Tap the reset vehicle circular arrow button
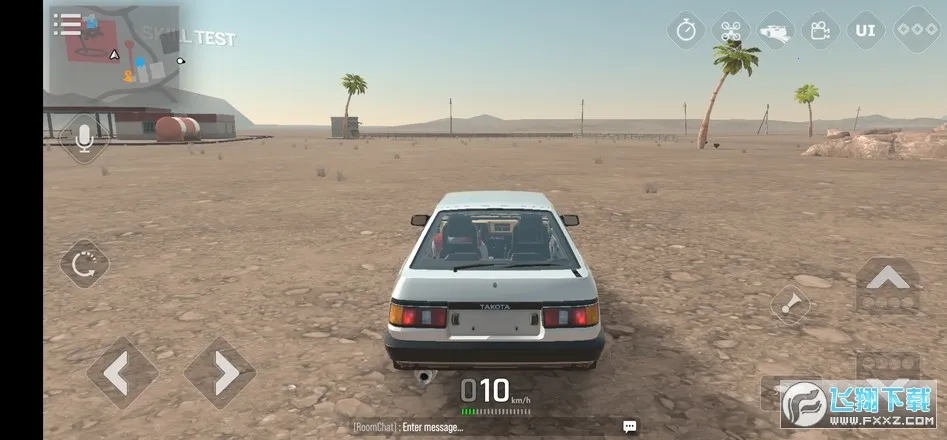 [x=84, y=264]
